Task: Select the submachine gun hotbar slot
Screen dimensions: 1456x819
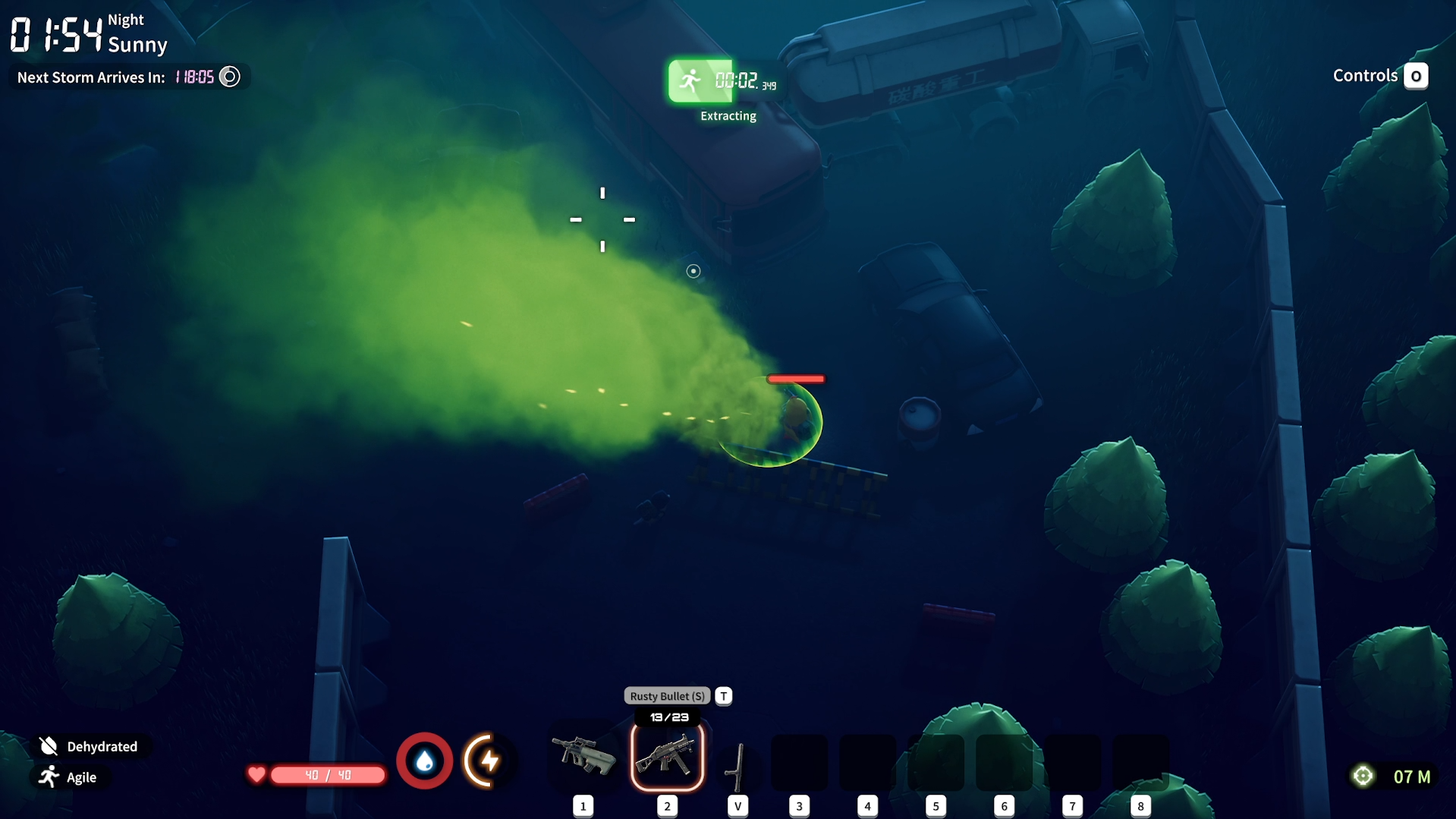Action: point(667,757)
